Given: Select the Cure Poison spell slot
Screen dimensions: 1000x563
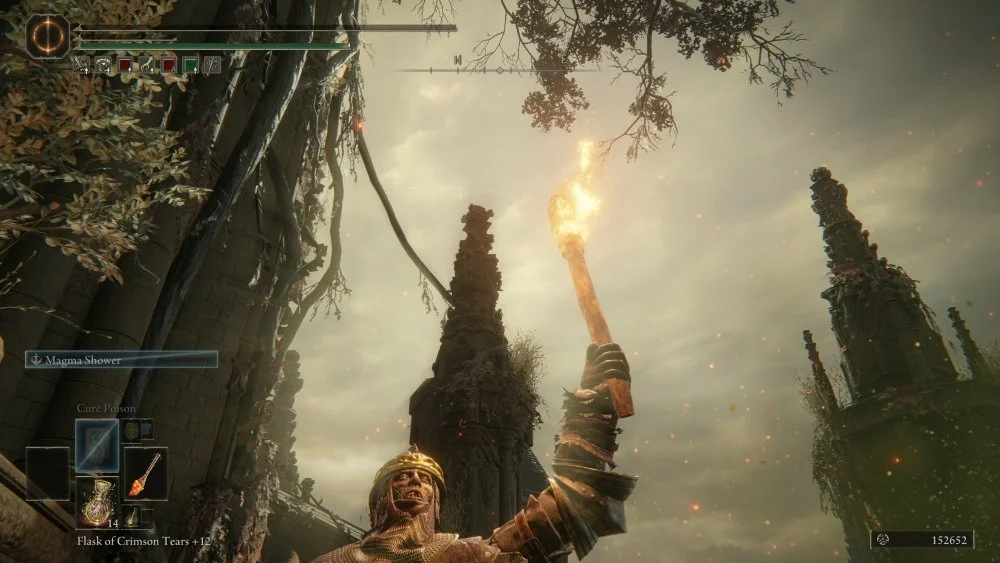Looking at the screenshot, I should pyautogui.click(x=97, y=445).
